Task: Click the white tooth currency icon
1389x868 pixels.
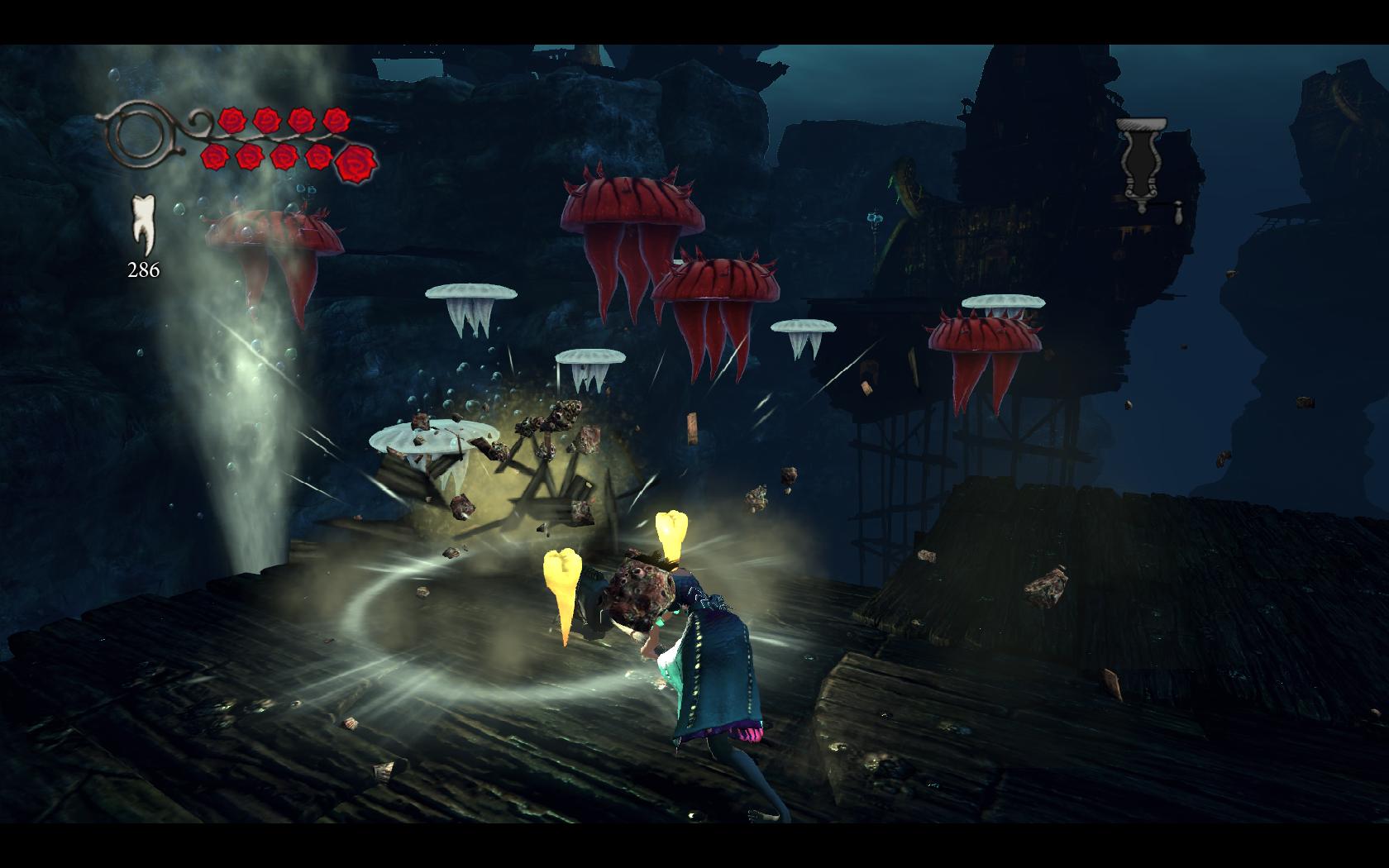Action: coord(144,225)
